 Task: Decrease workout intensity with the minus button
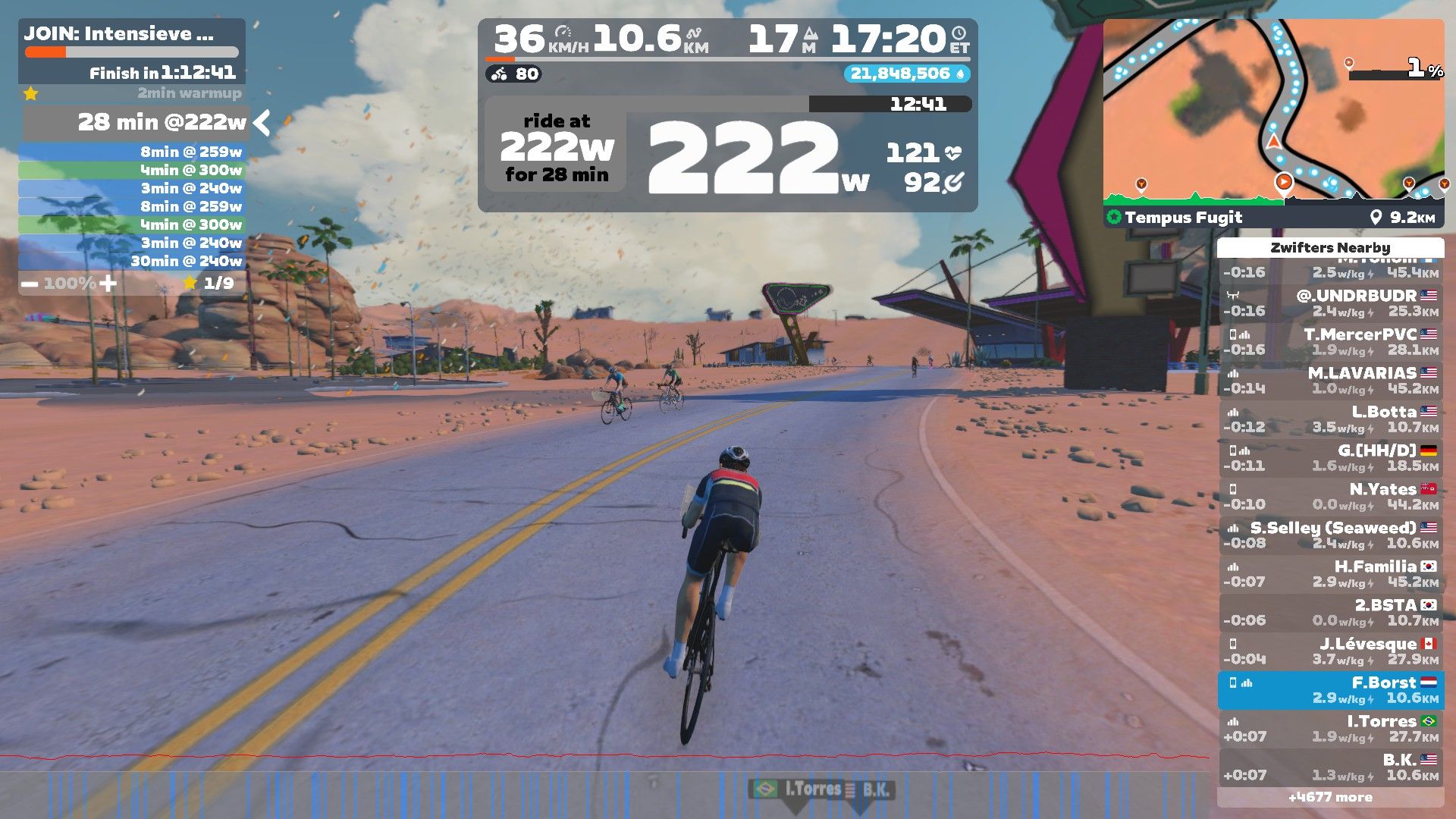coord(30,284)
